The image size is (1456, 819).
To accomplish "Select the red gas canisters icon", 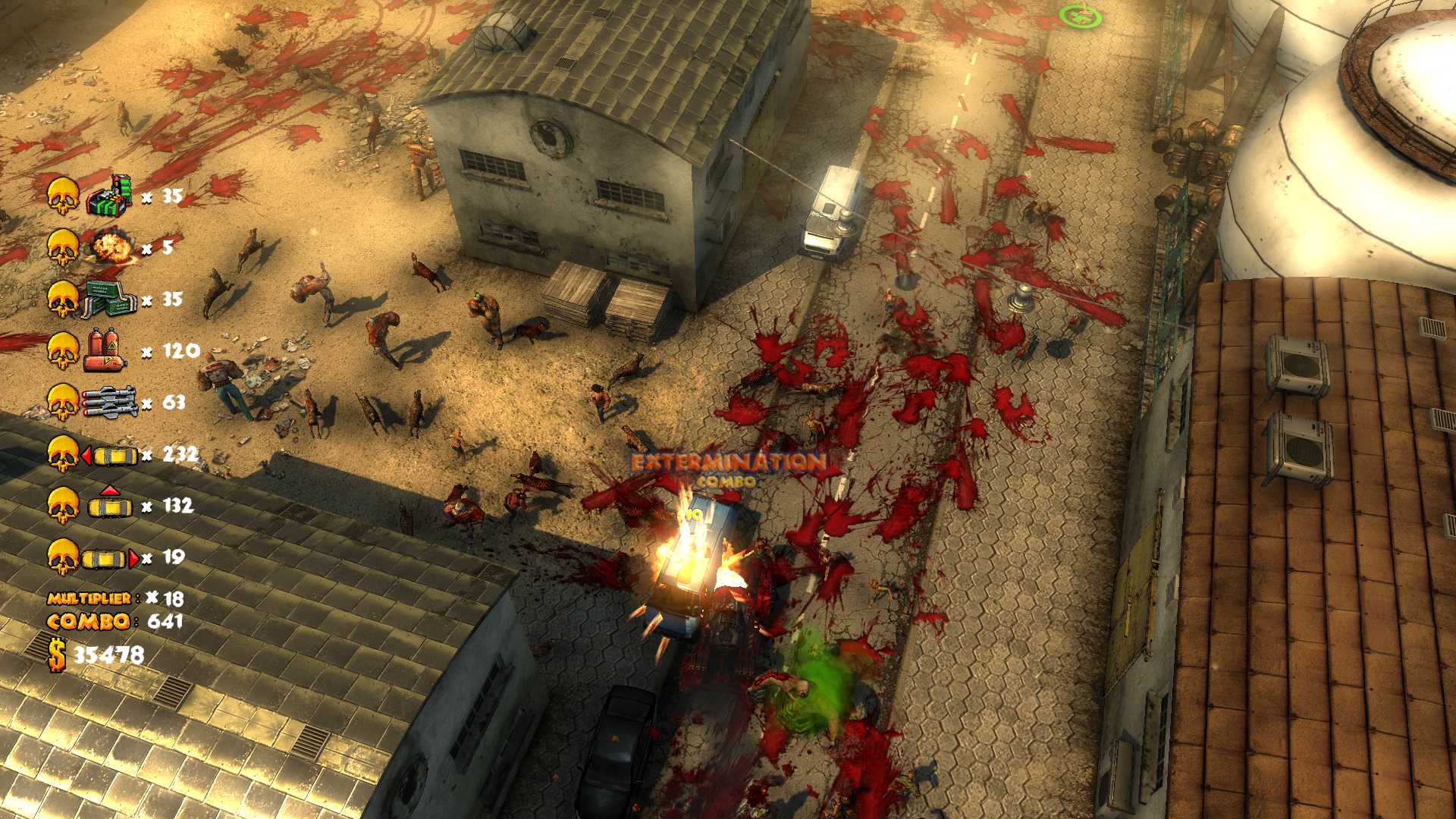I will pyautogui.click(x=105, y=350).
